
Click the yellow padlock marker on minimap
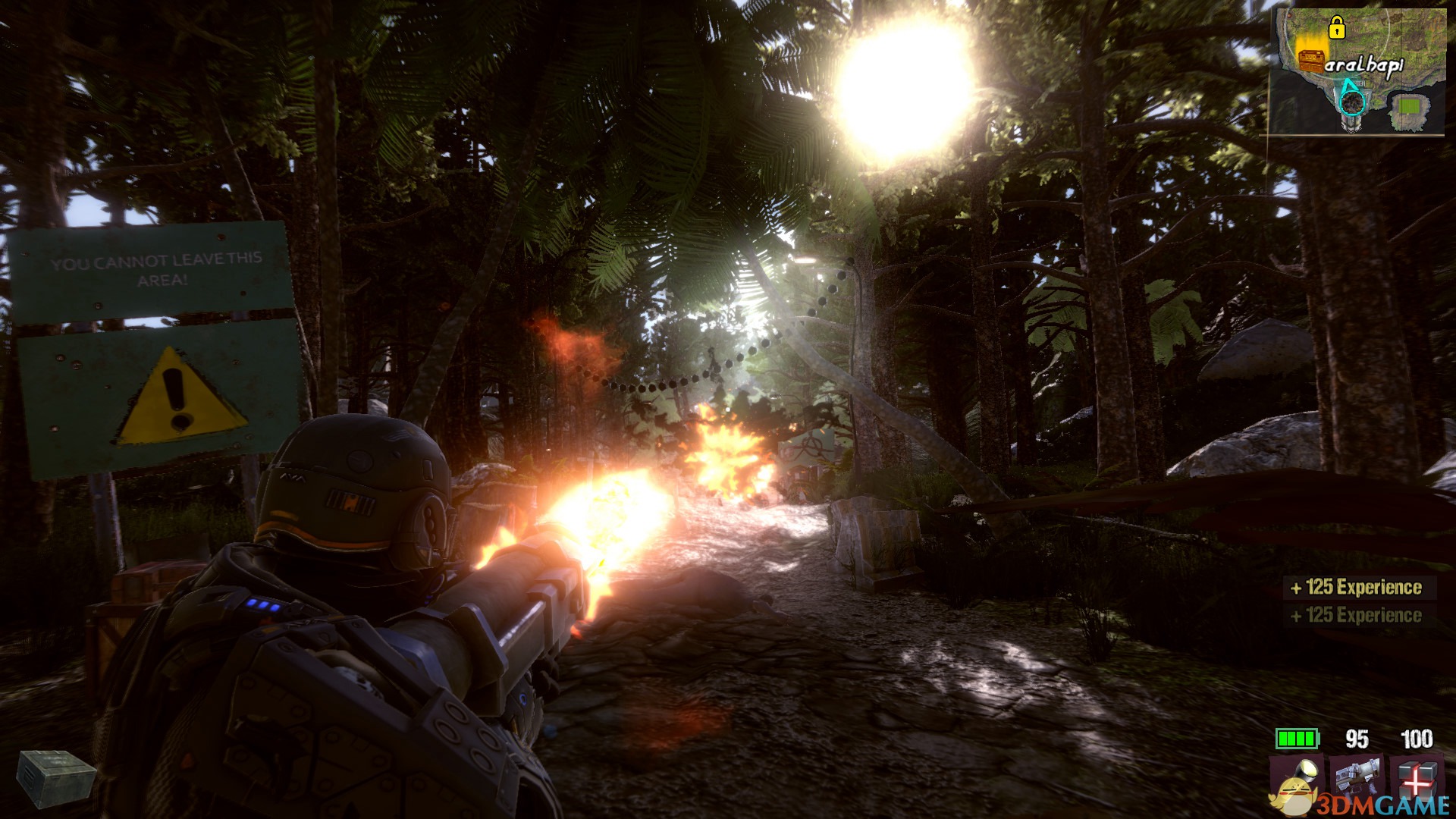click(1336, 28)
